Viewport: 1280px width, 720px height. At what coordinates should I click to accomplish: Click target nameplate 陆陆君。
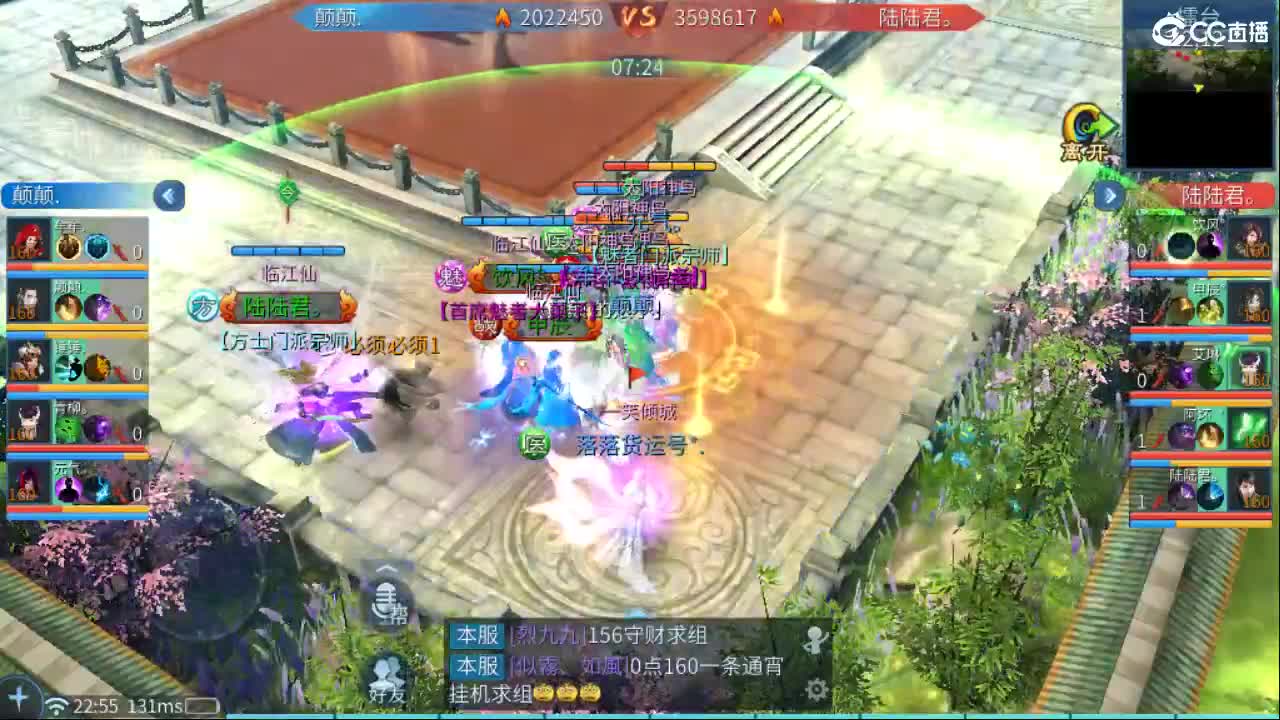(x=292, y=309)
